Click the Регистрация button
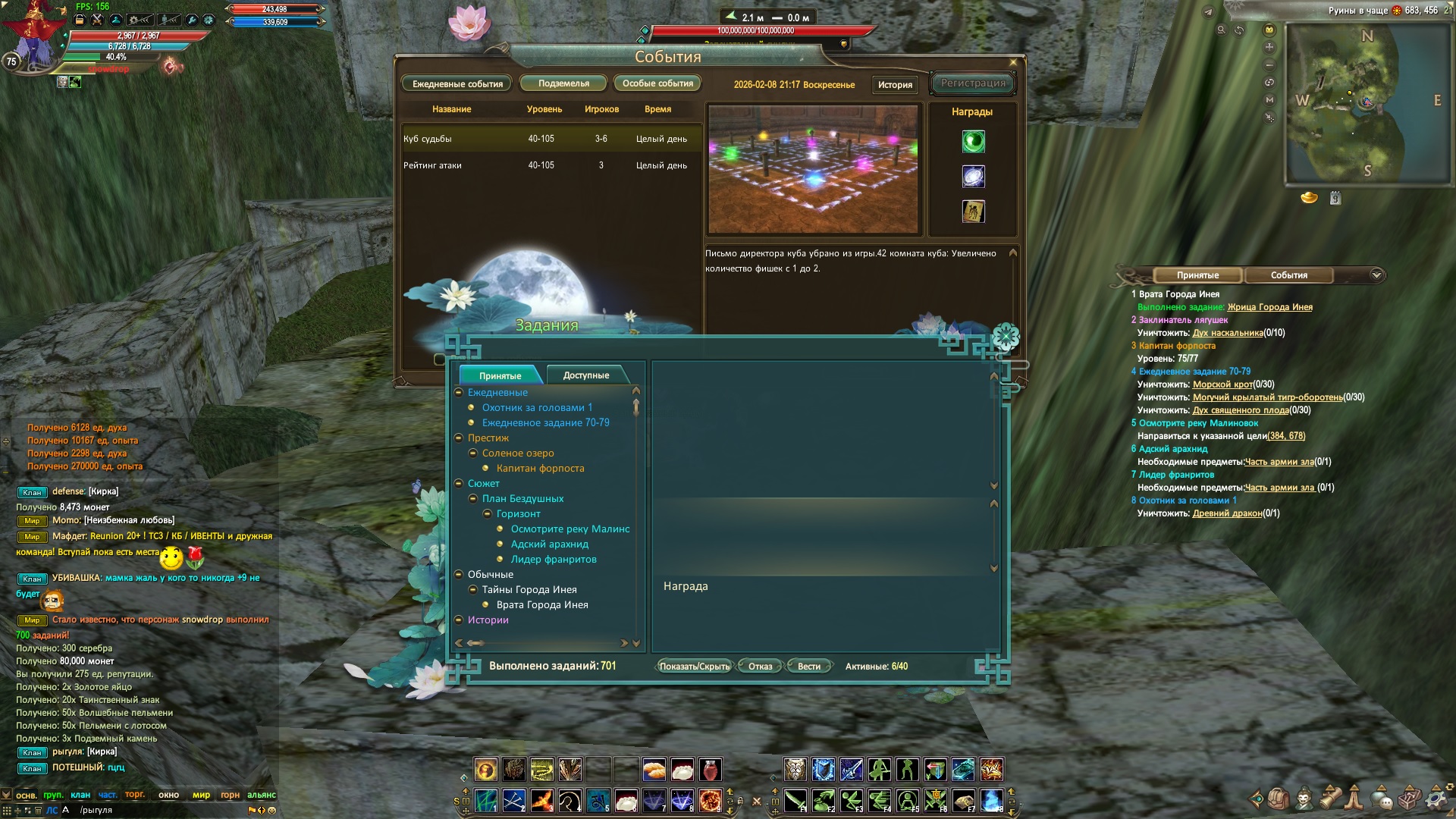This screenshot has height=819, width=1456. point(973,83)
